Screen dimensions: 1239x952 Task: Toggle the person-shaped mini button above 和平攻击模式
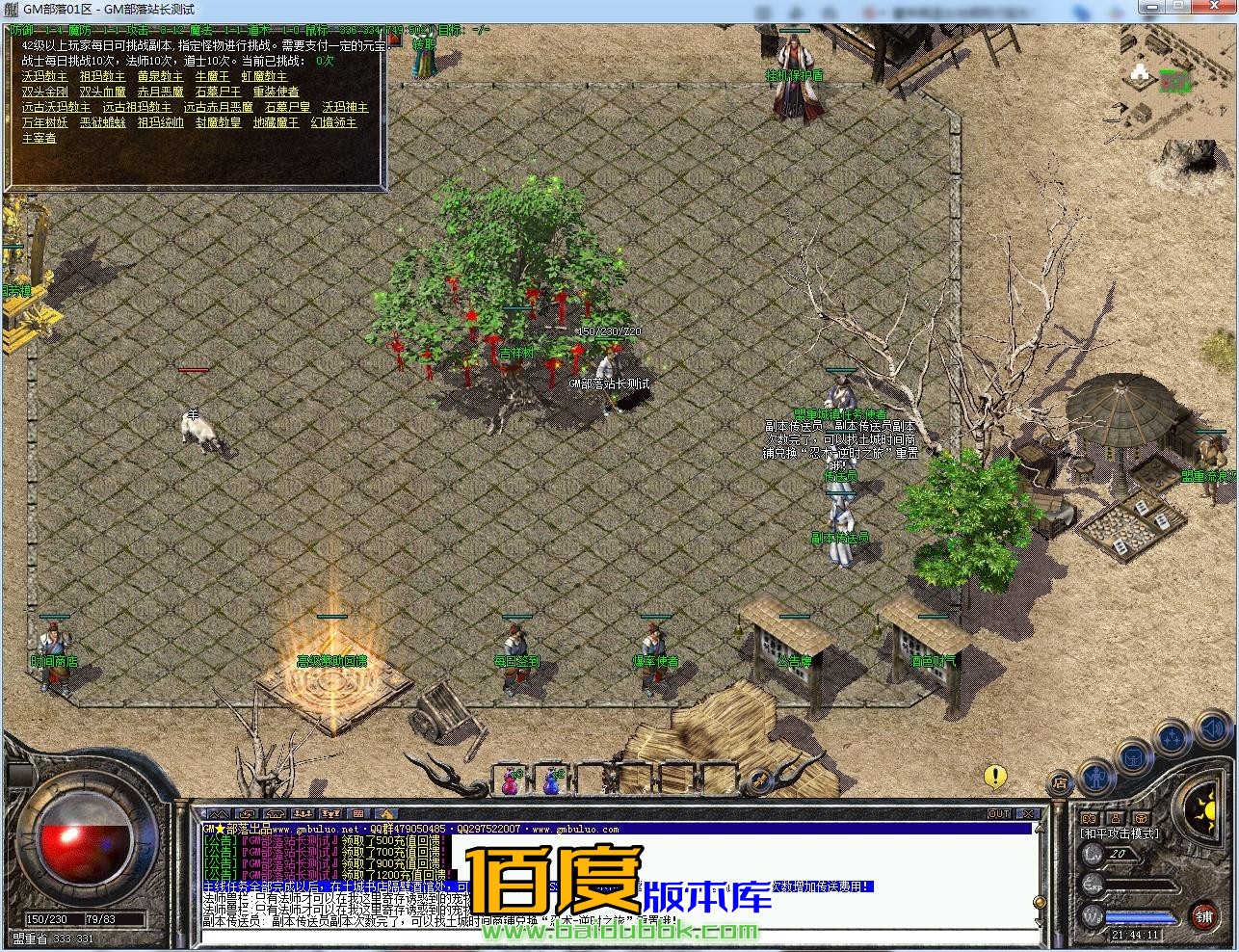(x=1115, y=818)
